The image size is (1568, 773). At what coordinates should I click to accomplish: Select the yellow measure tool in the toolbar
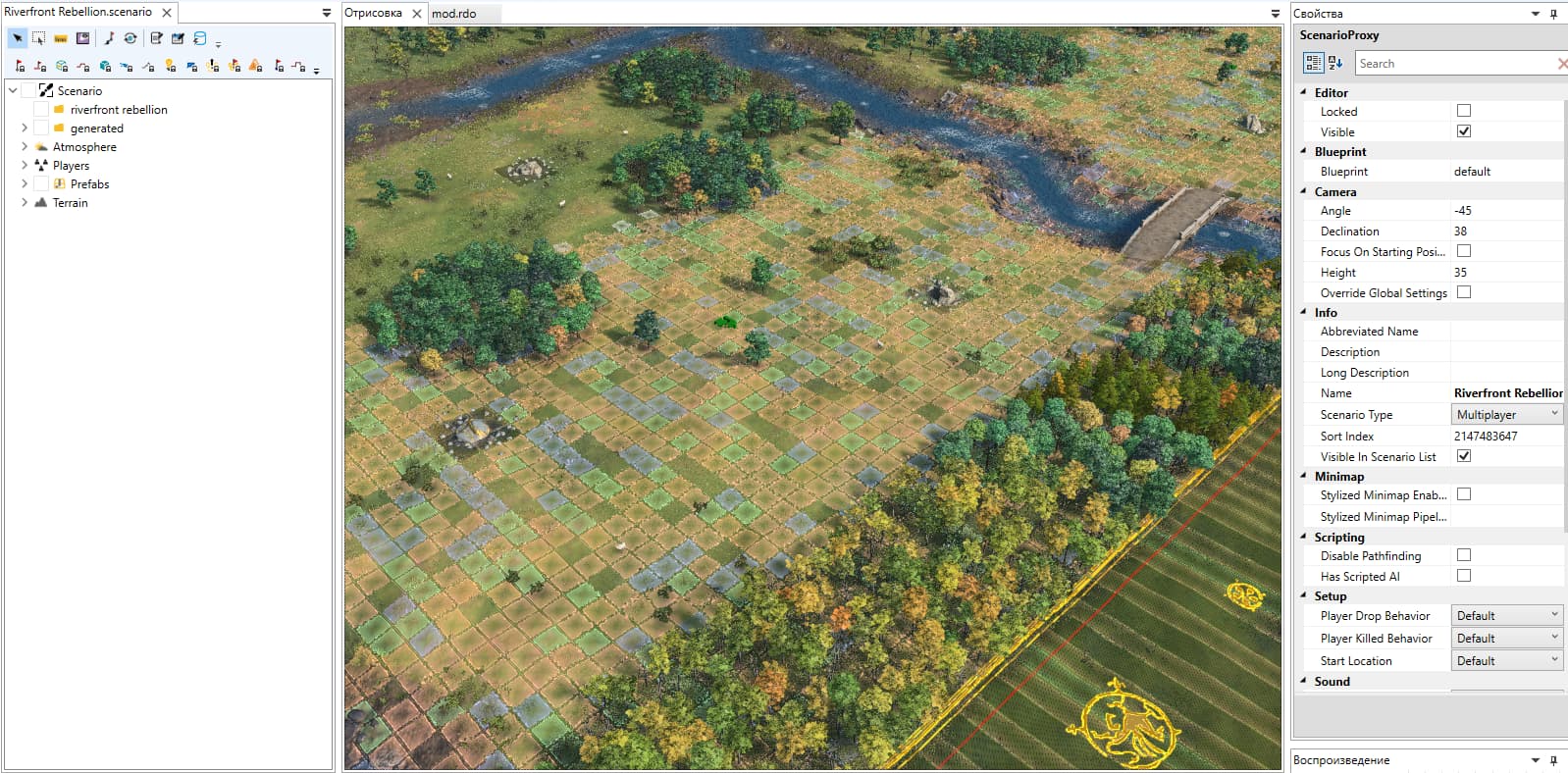click(x=61, y=39)
